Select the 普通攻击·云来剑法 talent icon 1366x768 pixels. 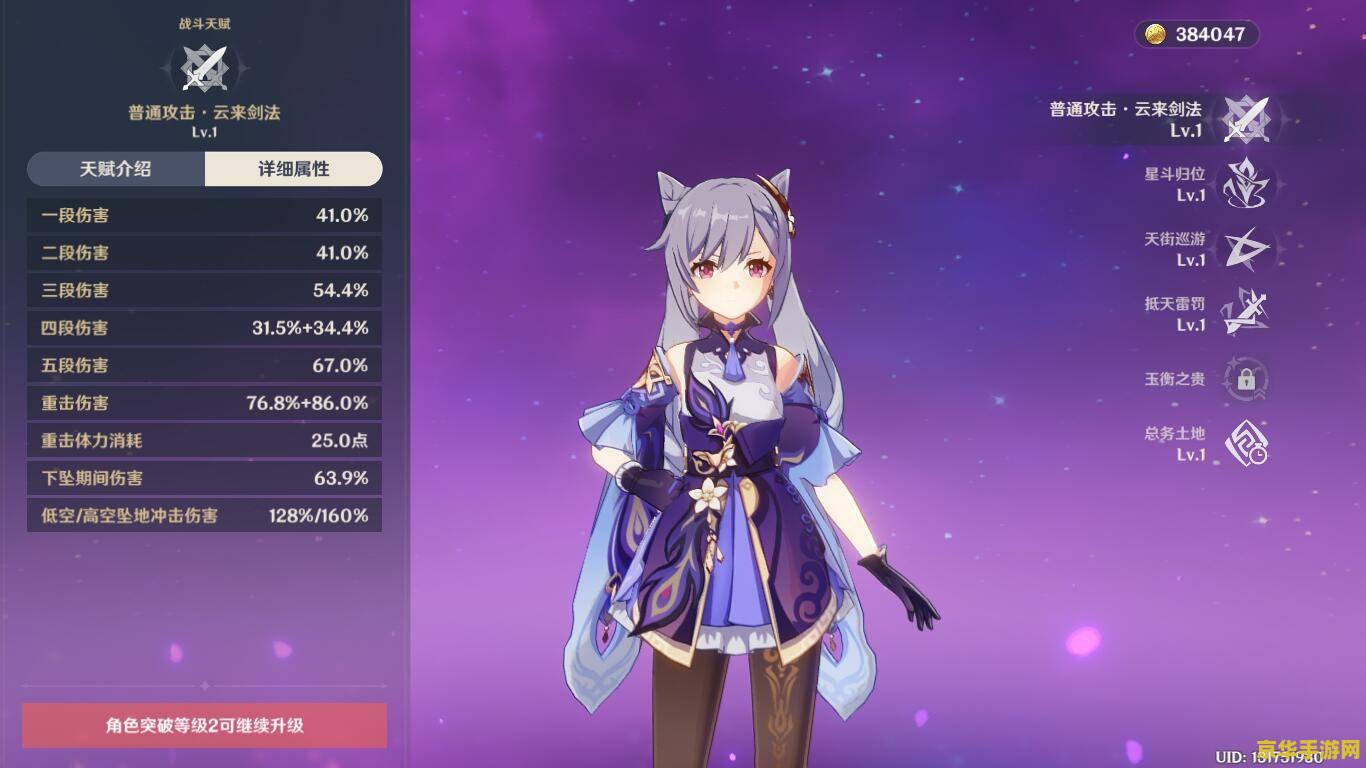(x=1246, y=119)
